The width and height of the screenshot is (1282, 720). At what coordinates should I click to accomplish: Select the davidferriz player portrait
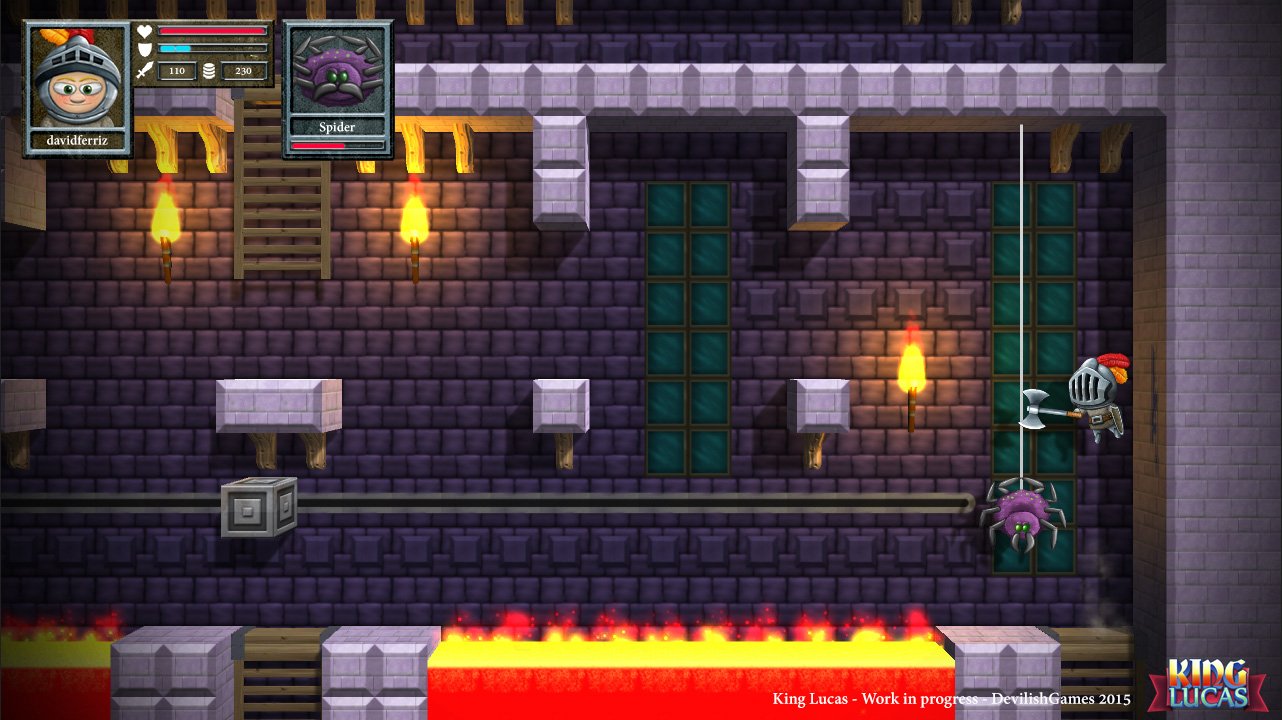coord(72,80)
